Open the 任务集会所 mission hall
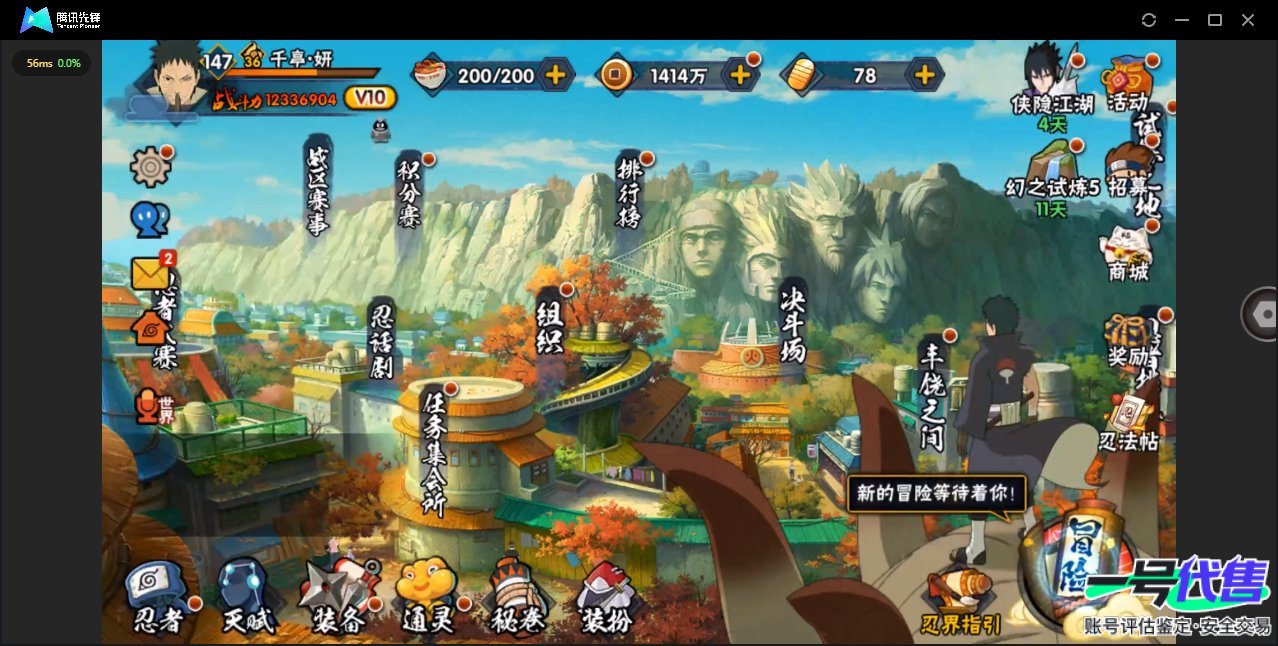This screenshot has width=1278, height=646. [x=434, y=450]
